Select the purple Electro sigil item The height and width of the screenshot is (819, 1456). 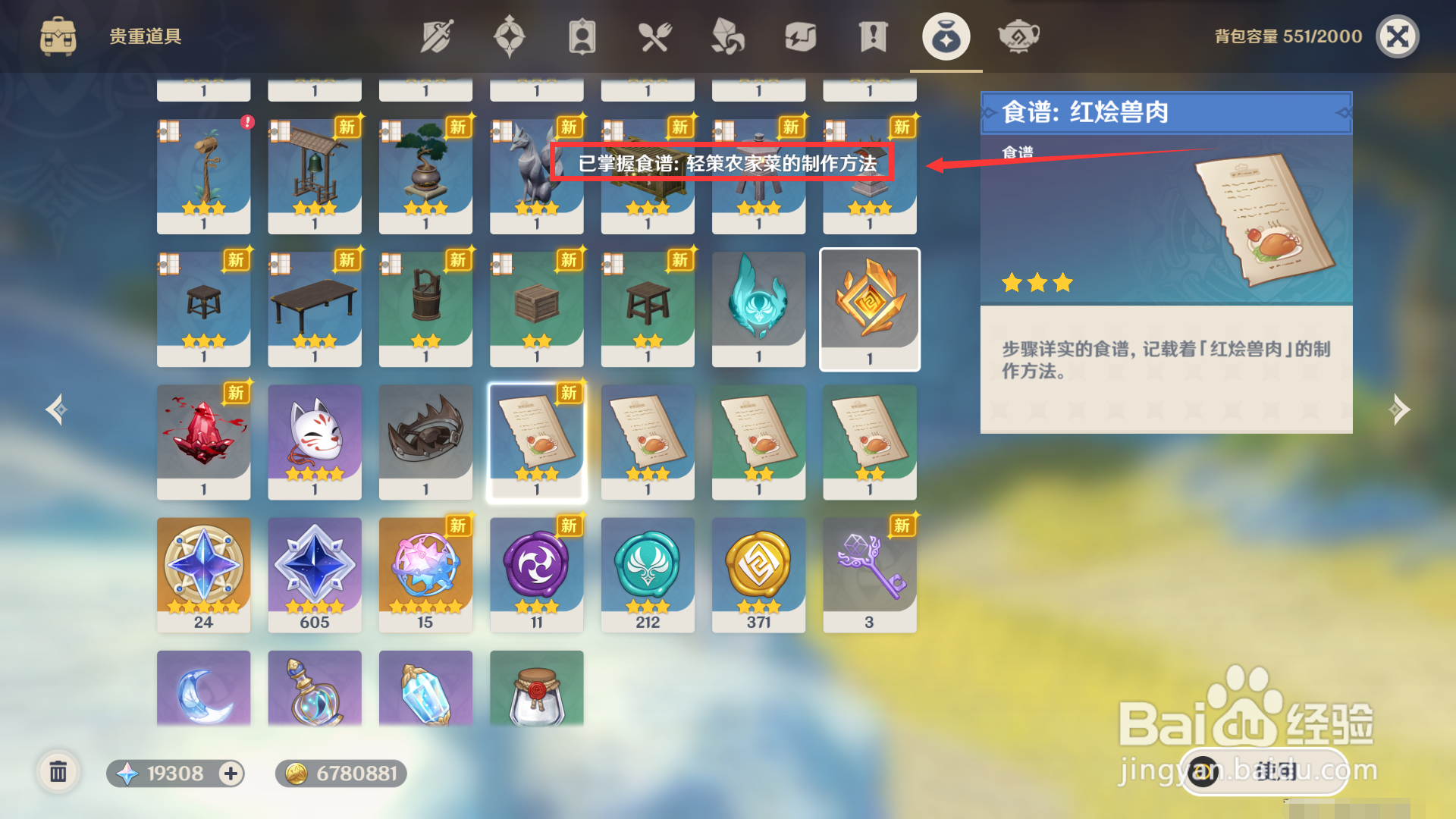[536, 574]
